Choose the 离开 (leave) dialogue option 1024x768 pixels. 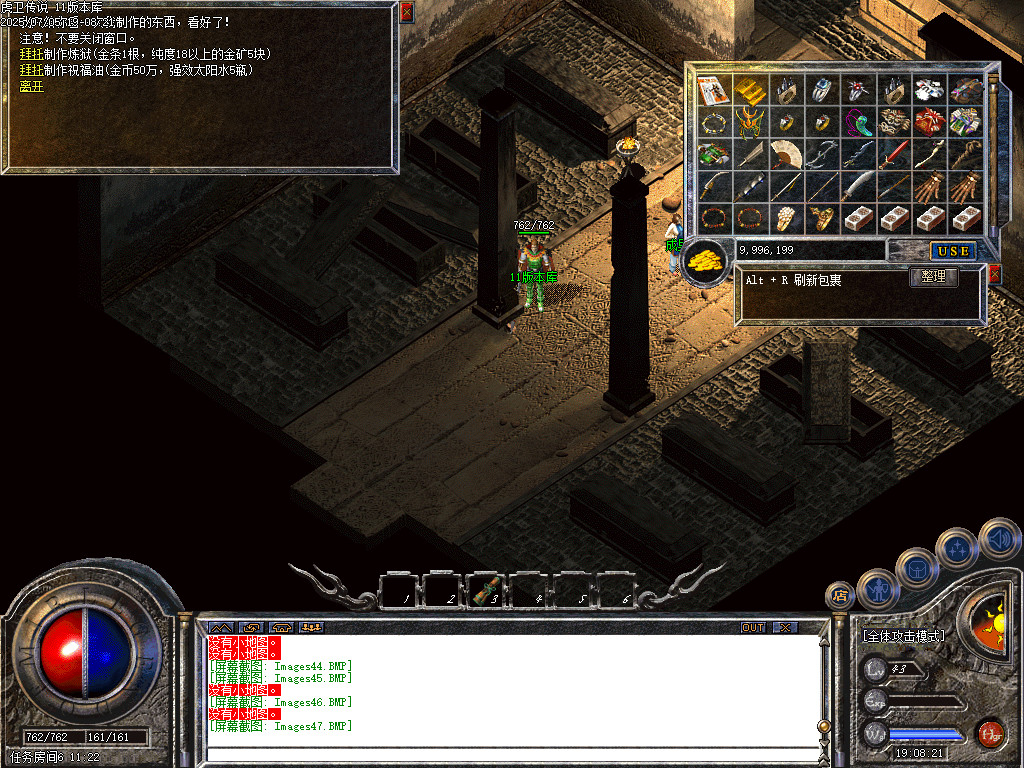pyautogui.click(x=31, y=87)
